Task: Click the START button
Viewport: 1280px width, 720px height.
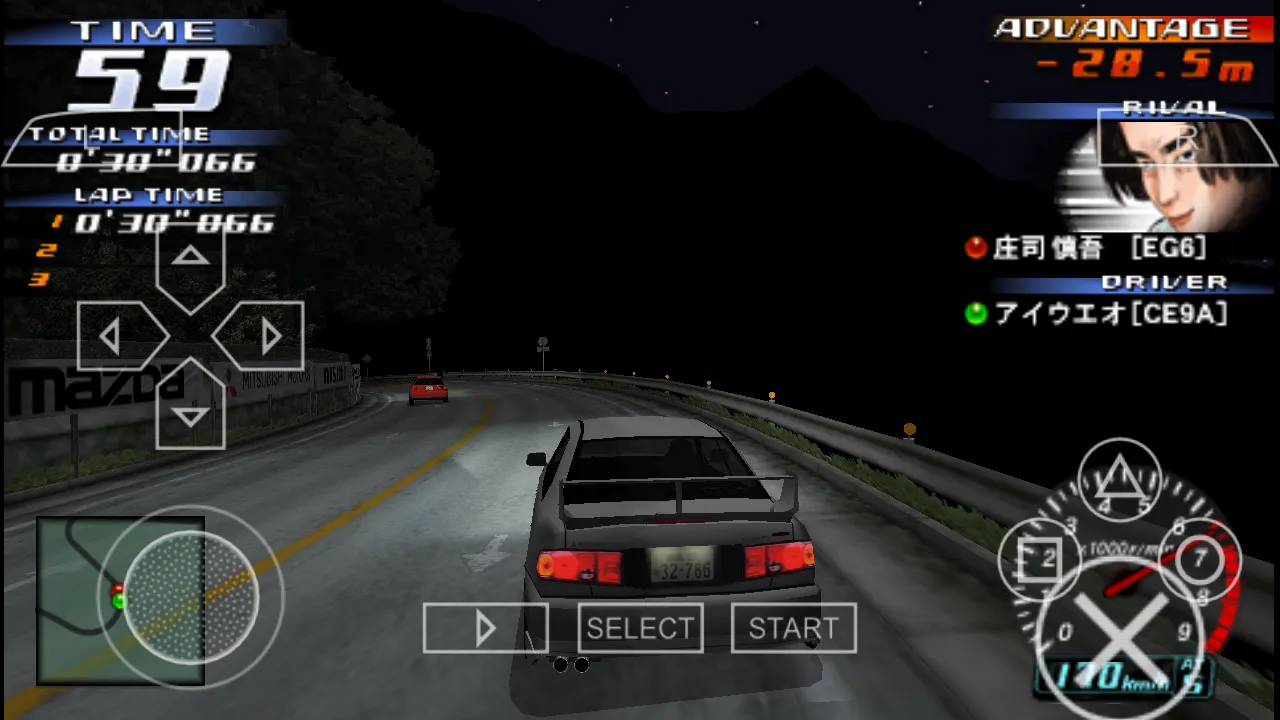Action: click(x=793, y=628)
